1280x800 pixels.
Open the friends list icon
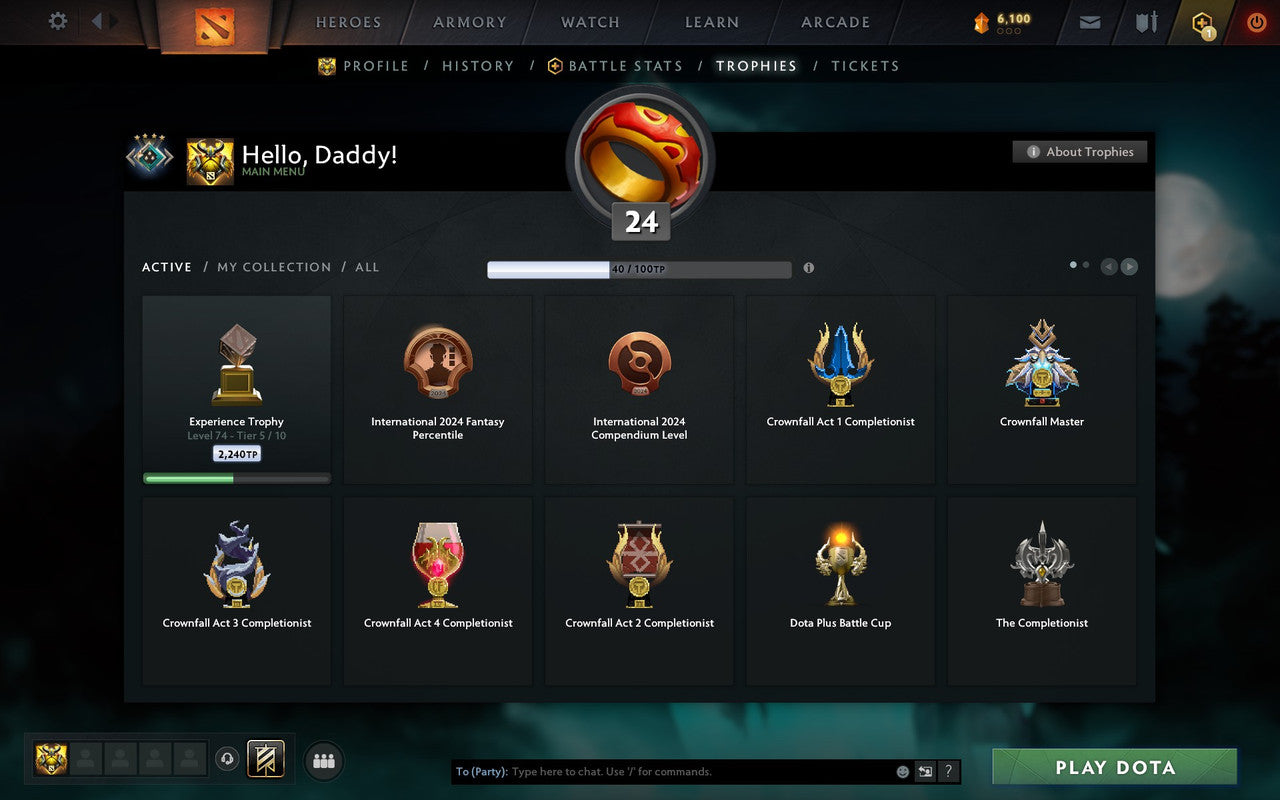[324, 760]
